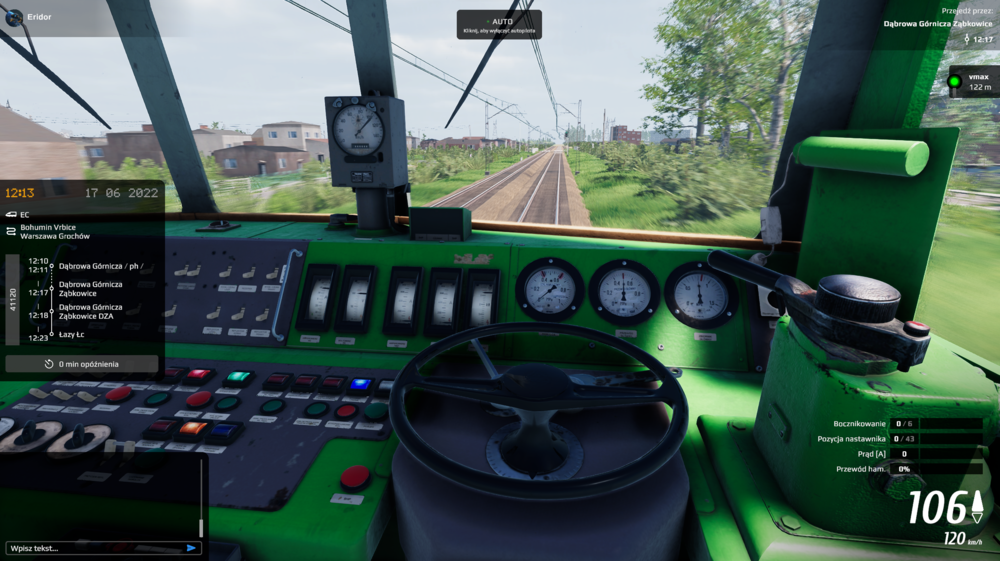The image size is (1000, 561).
Task: Click the "Wpisz tekst..." chat input field
Action: point(95,548)
